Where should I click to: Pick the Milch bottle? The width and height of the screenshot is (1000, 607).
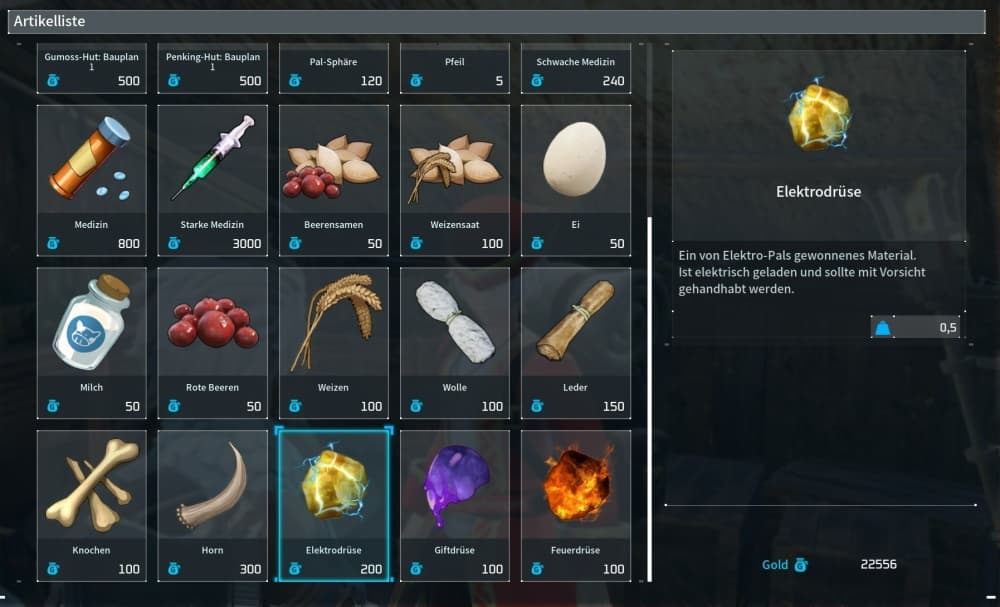(91, 340)
